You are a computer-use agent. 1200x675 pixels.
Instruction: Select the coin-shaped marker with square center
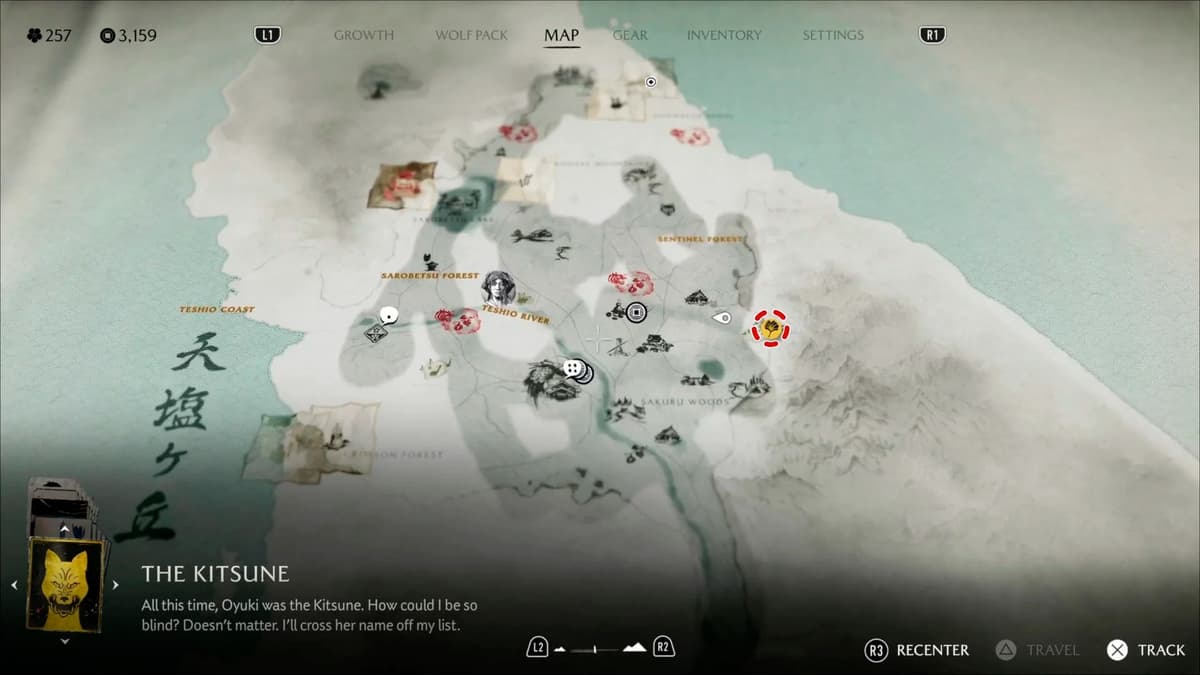tap(636, 313)
